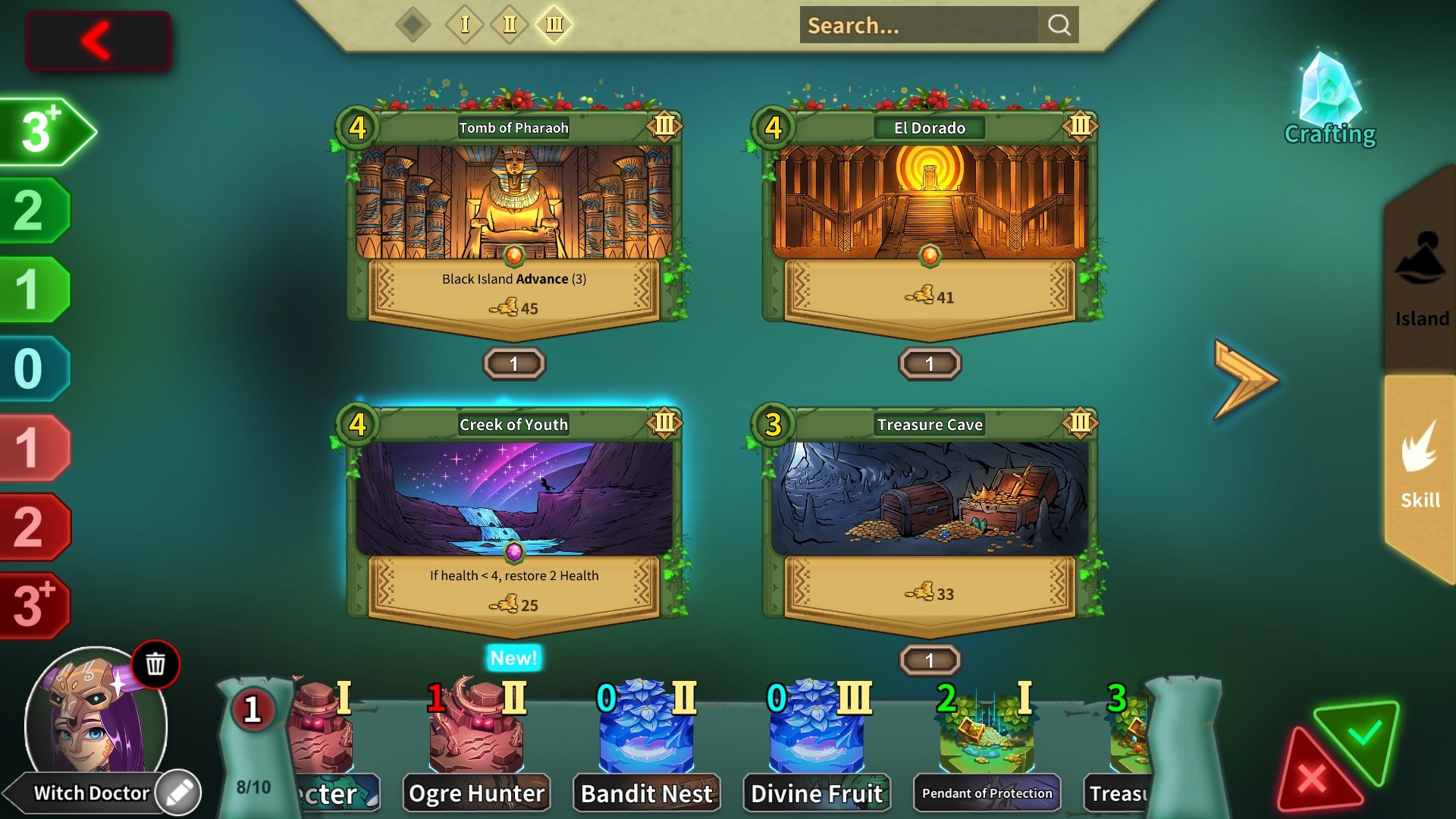Go to next page with orange arrow
This screenshot has height=819, width=1456.
(x=1244, y=379)
